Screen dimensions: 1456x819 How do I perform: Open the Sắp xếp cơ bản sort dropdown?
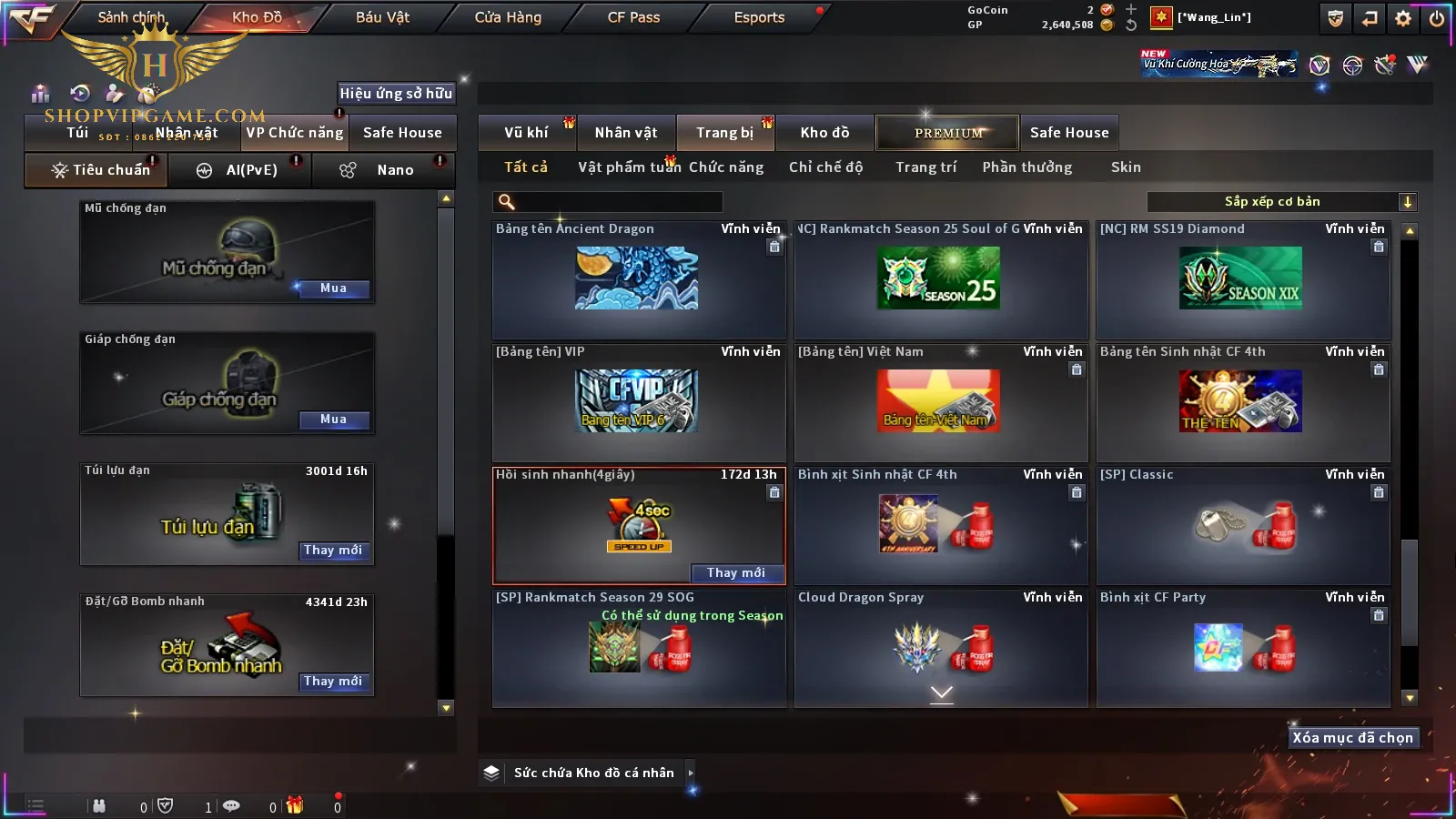(x=1282, y=202)
